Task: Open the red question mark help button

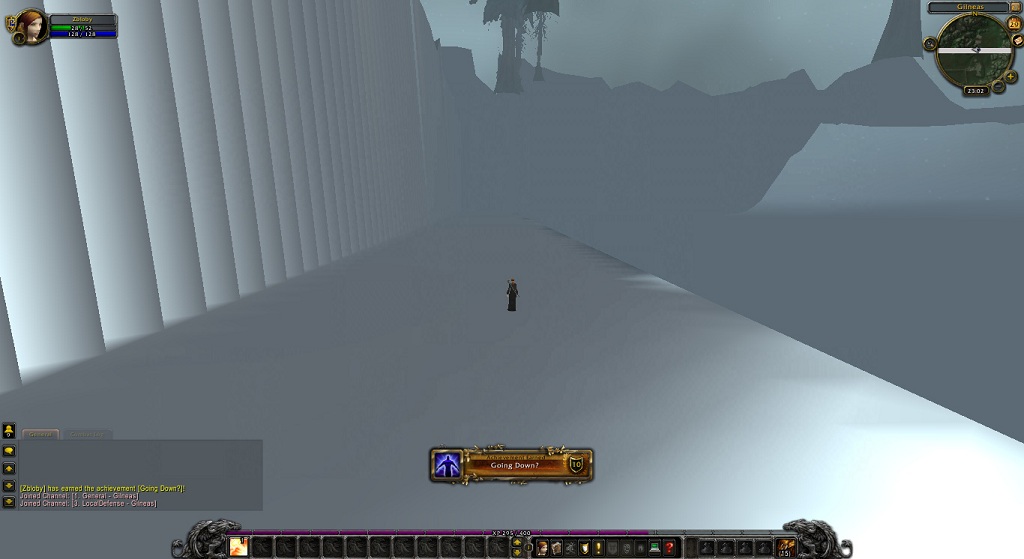Action: click(669, 547)
